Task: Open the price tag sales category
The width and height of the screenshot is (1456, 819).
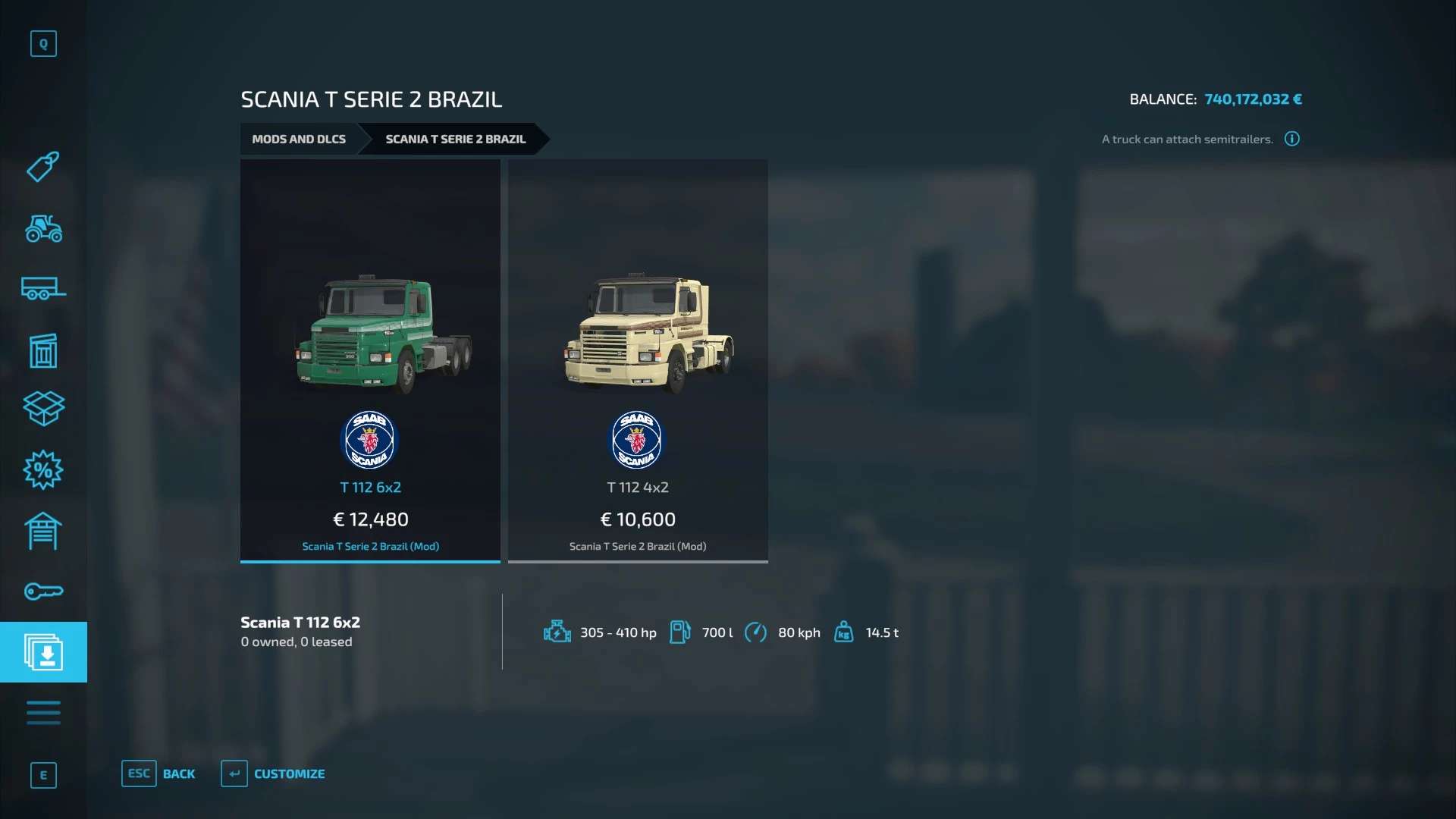Action: click(x=43, y=167)
